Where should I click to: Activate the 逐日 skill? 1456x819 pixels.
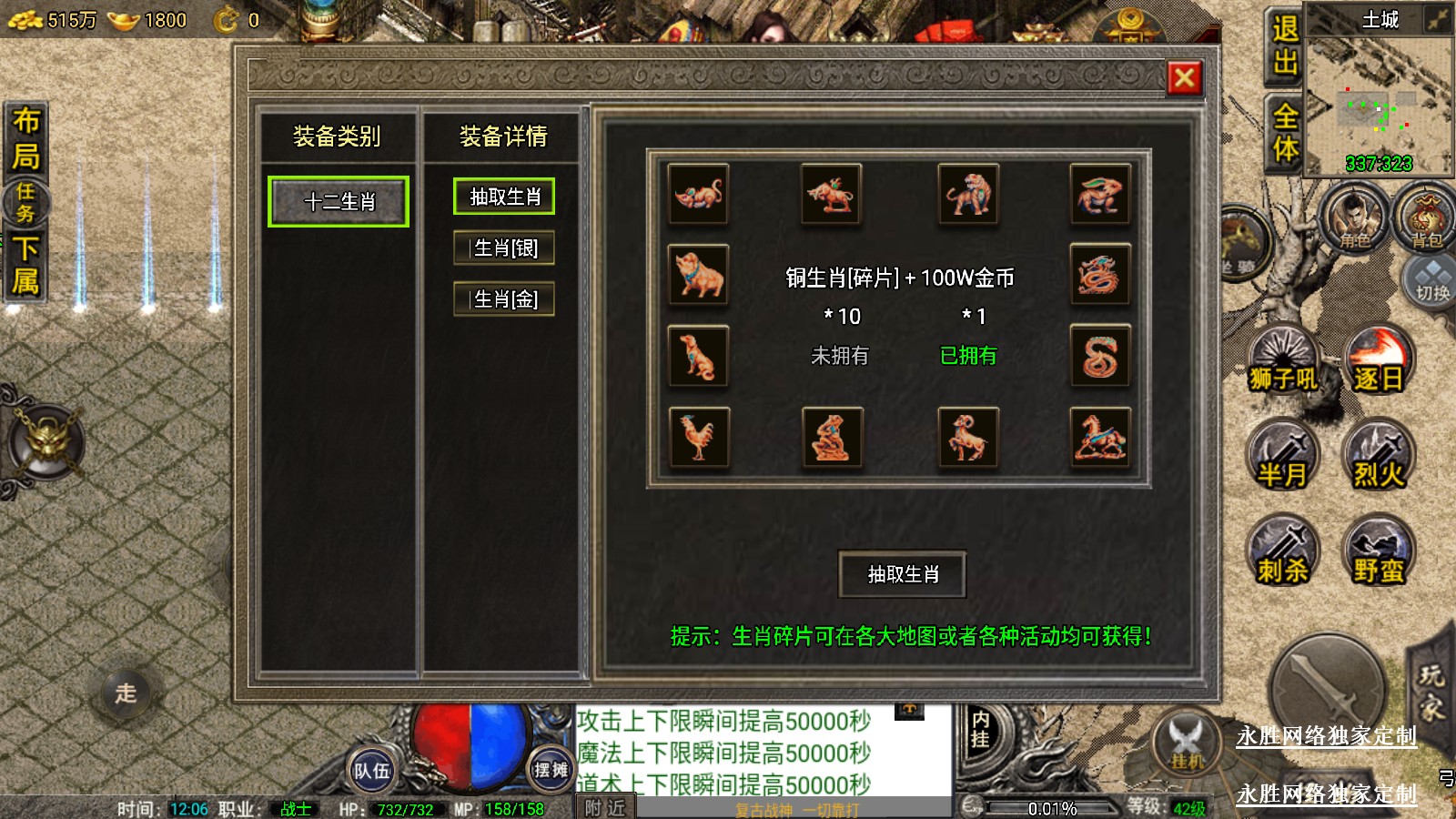coord(1379,360)
